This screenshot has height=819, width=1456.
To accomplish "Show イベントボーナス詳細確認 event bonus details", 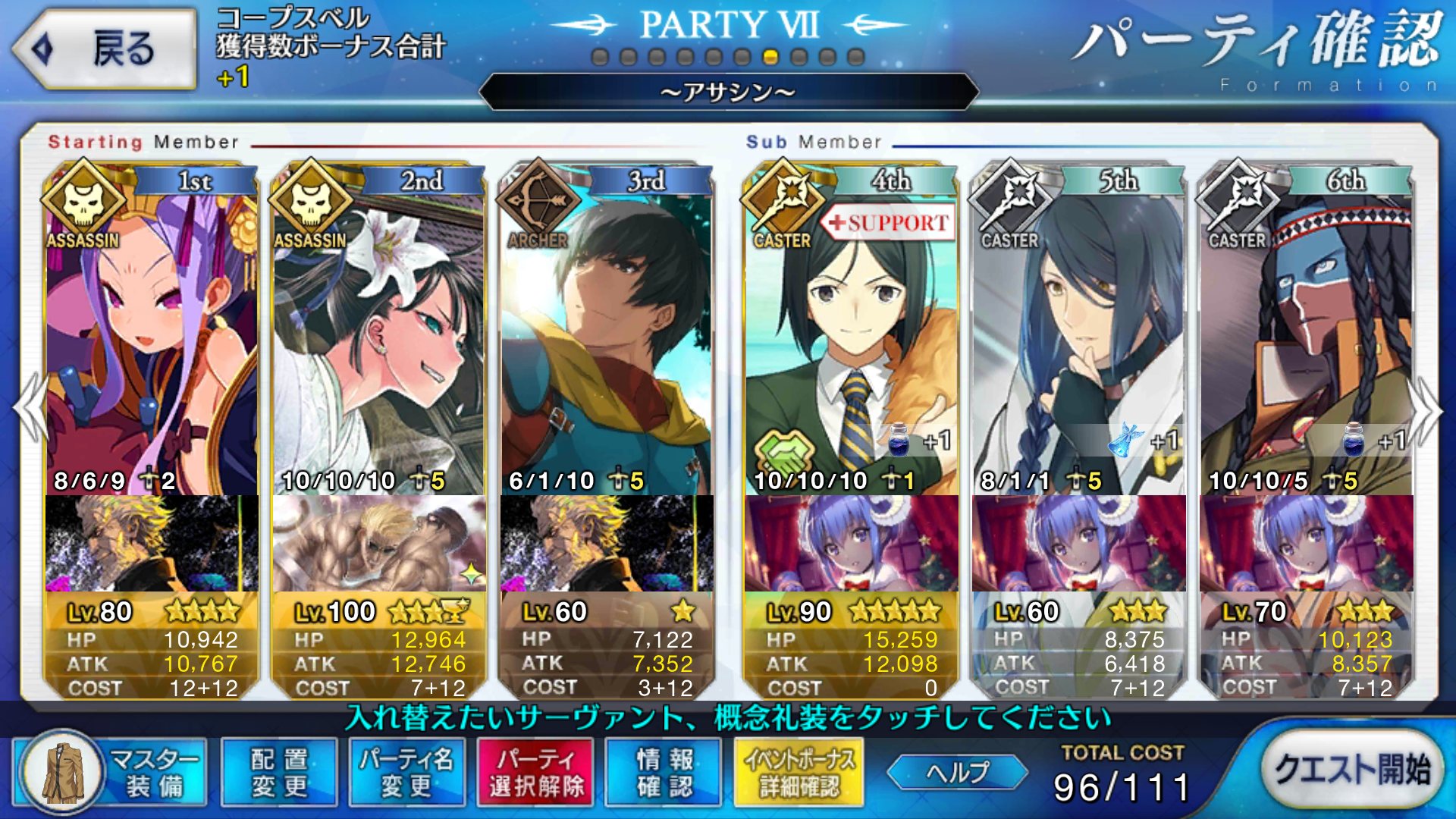I will 799,772.
